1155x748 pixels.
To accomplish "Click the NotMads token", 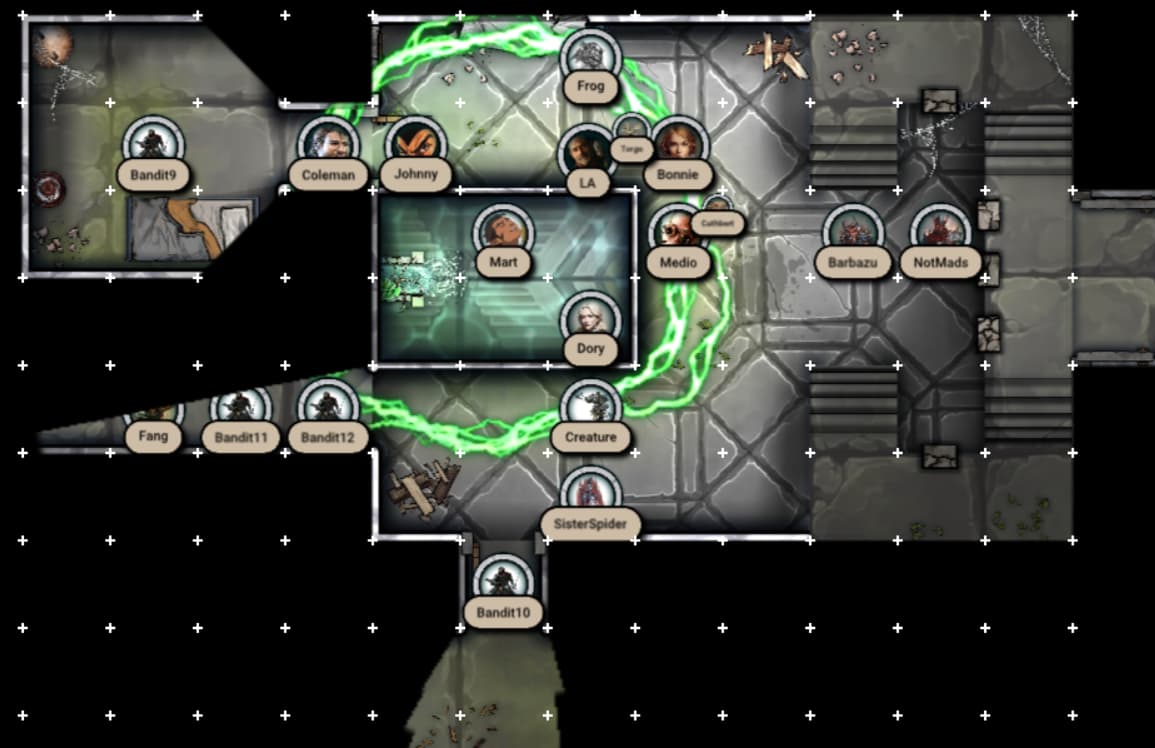I will click(x=940, y=234).
